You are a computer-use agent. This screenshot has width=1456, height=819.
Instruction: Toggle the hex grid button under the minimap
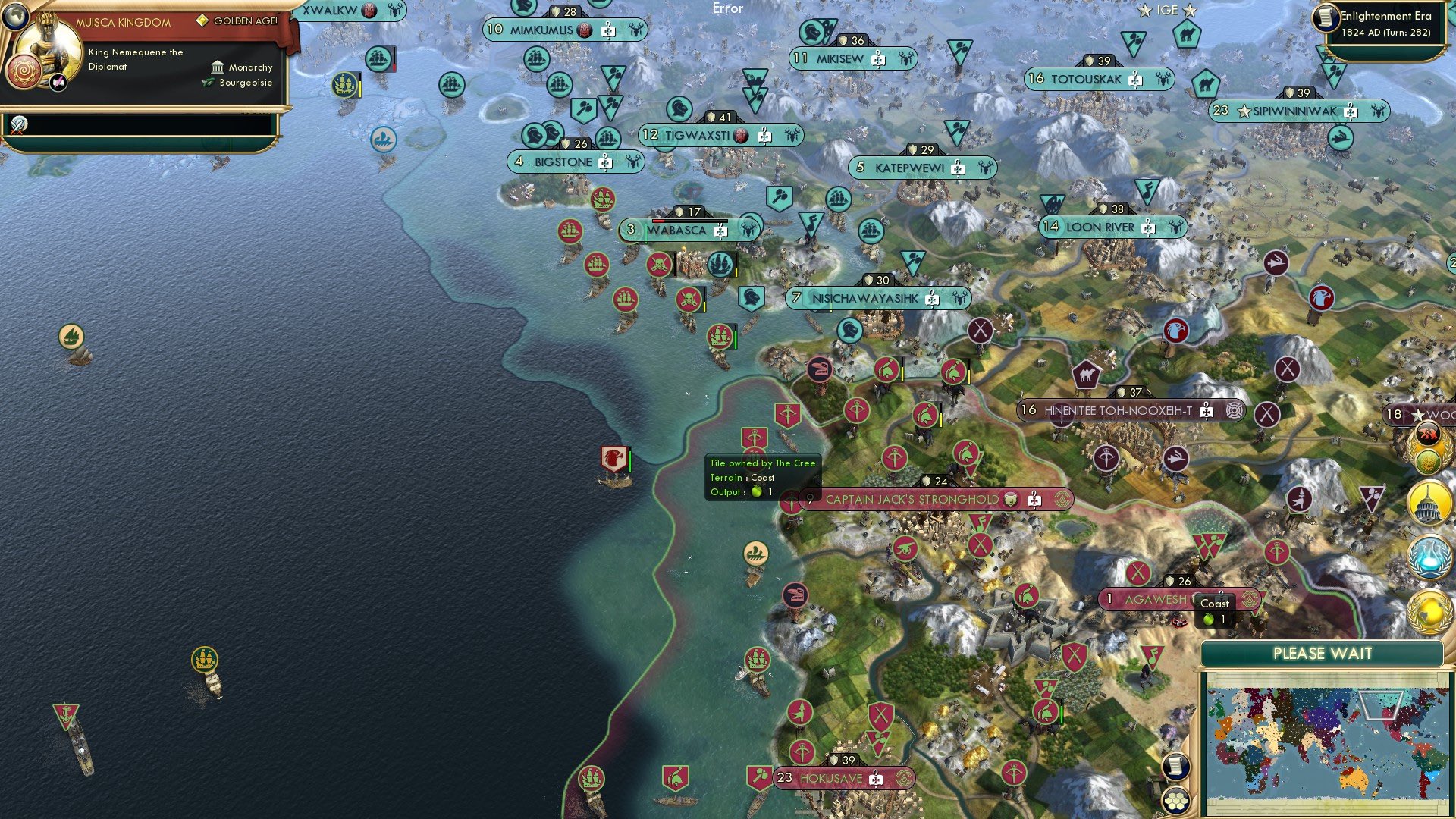(x=1176, y=801)
